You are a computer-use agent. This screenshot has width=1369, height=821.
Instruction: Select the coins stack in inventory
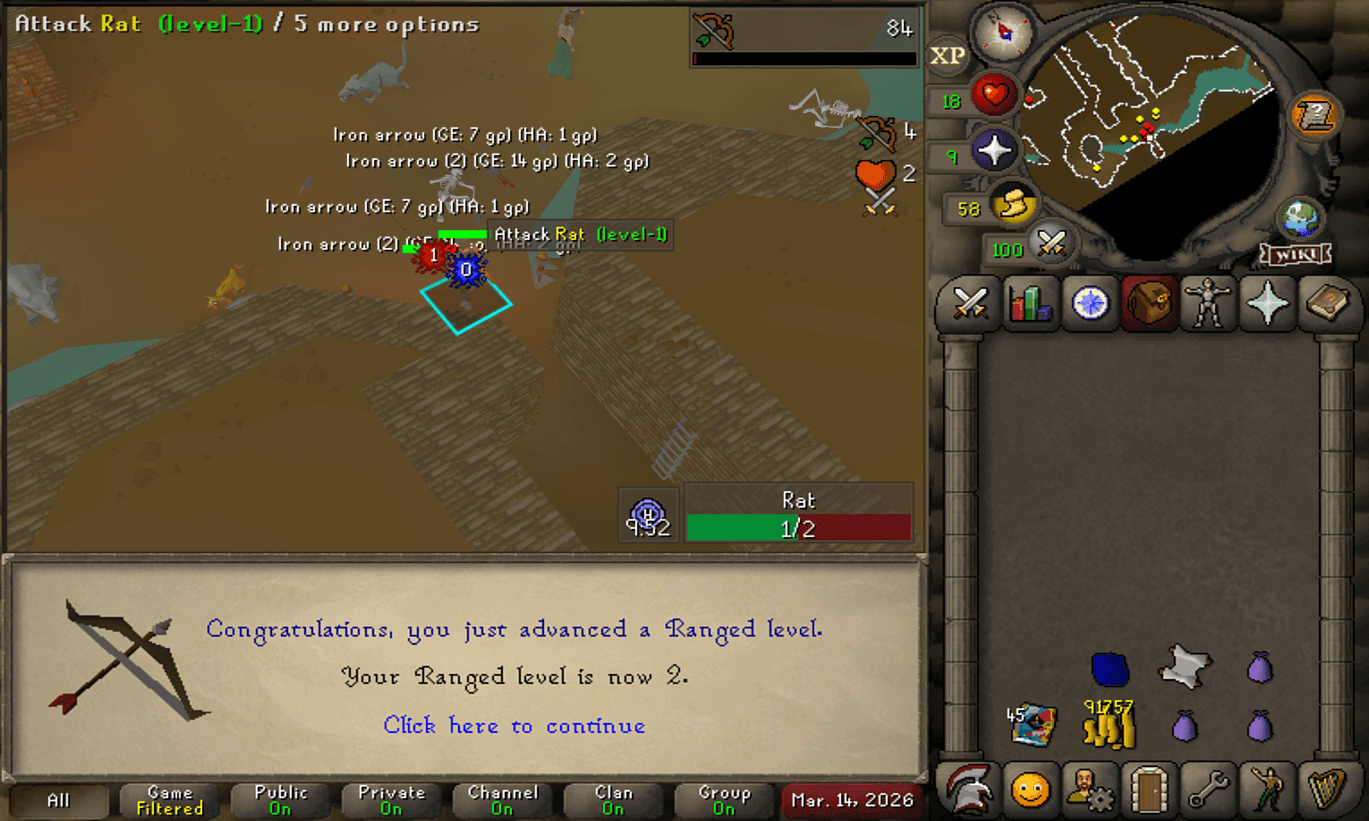point(1108,724)
